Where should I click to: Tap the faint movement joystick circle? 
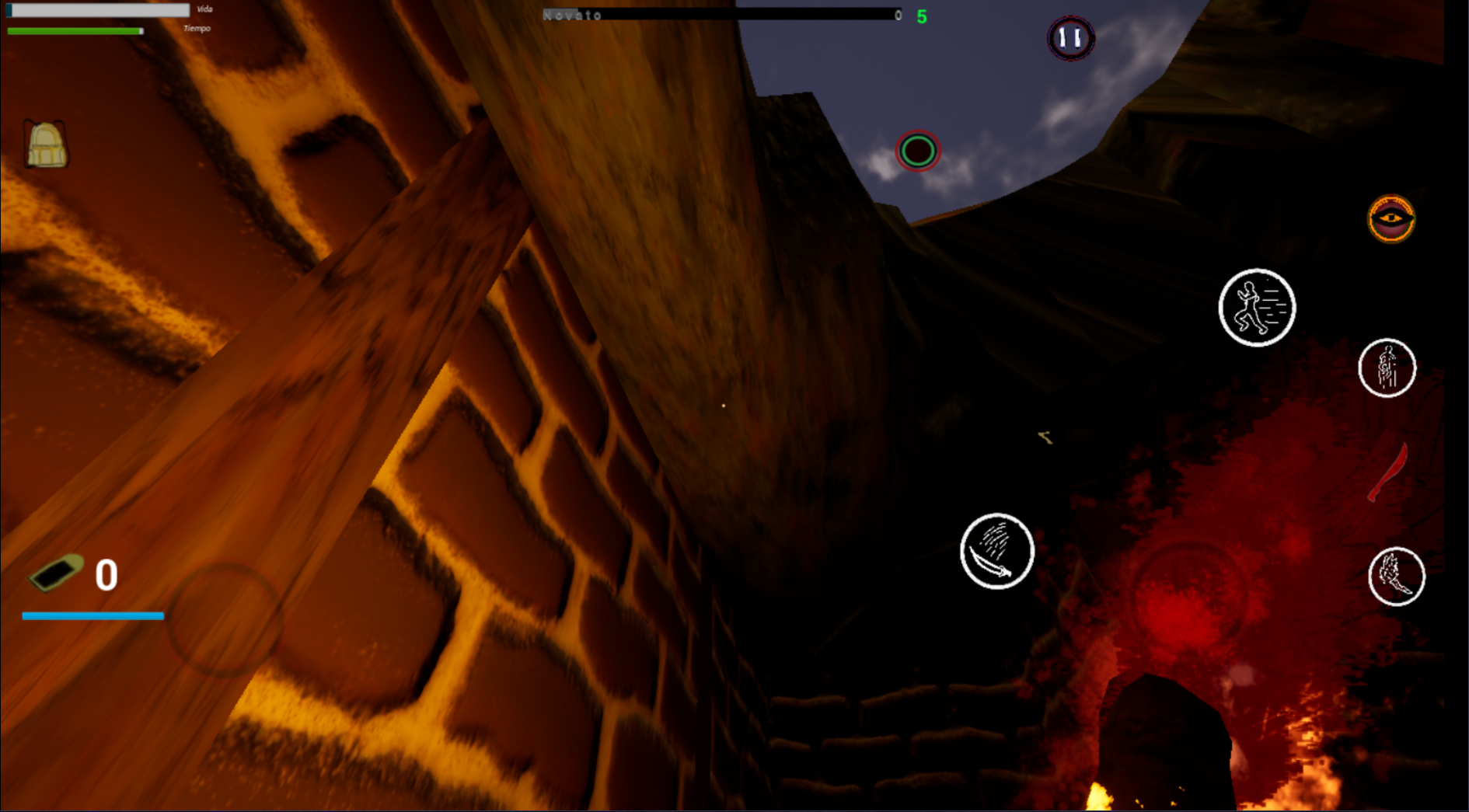point(225,619)
